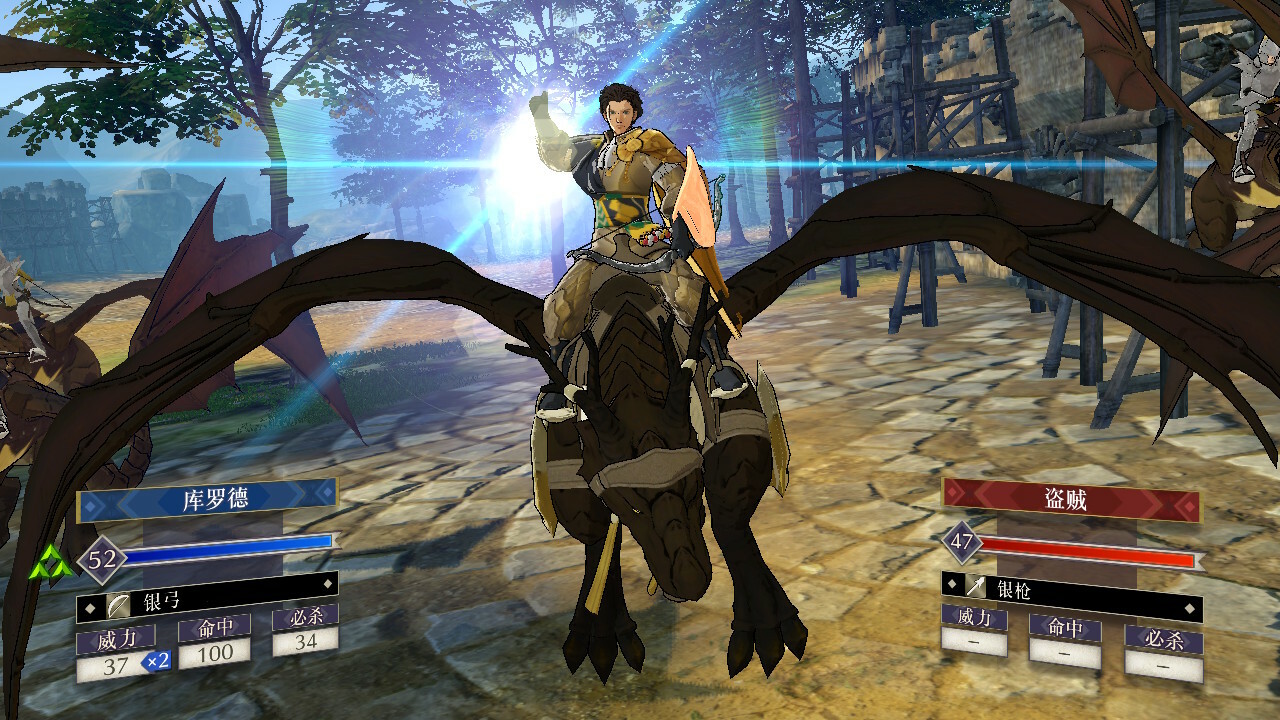
Task: Click the red 盗贼 enemy name banner
Action: point(1071,498)
